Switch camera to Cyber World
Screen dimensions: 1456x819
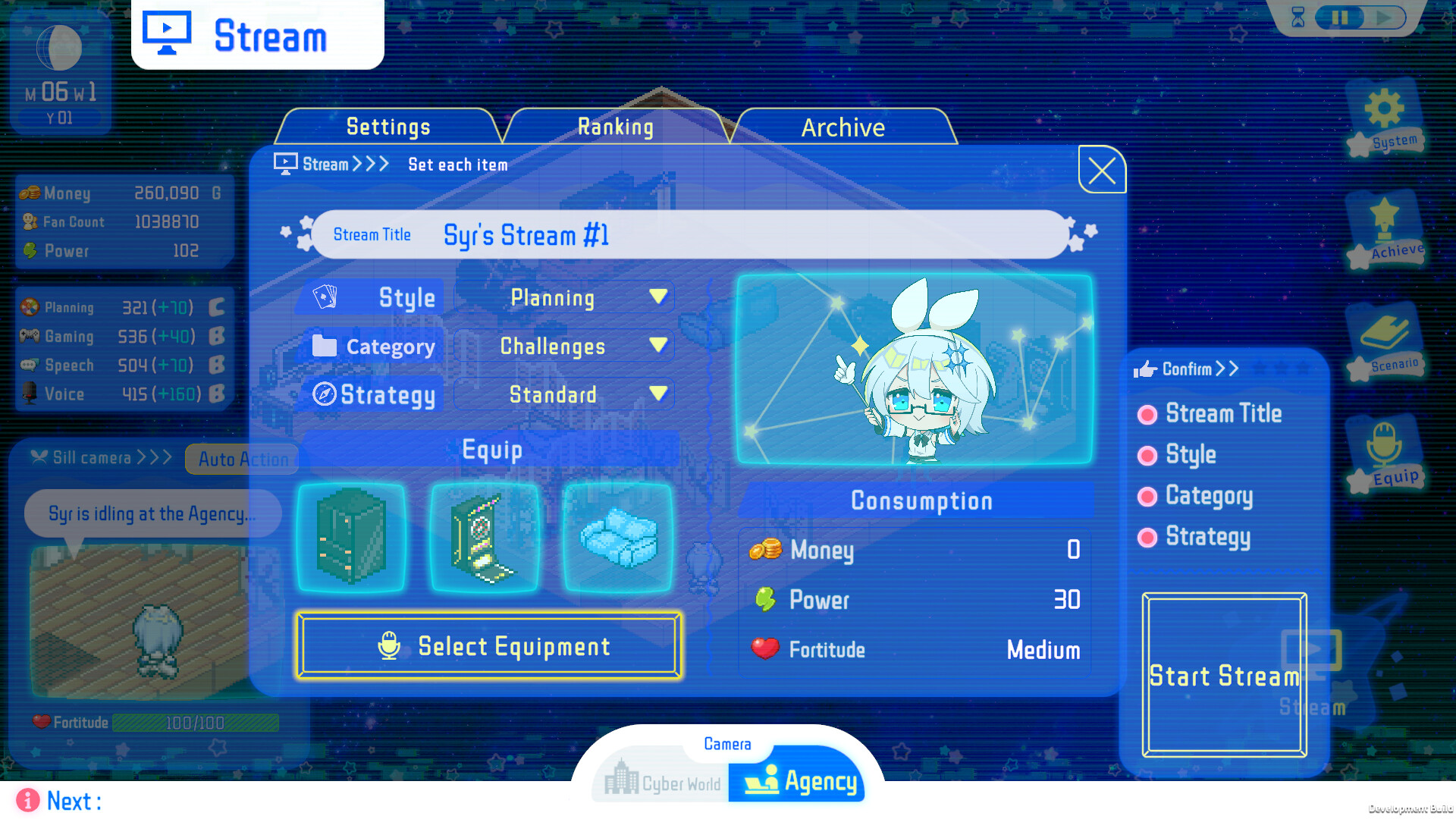point(661,781)
